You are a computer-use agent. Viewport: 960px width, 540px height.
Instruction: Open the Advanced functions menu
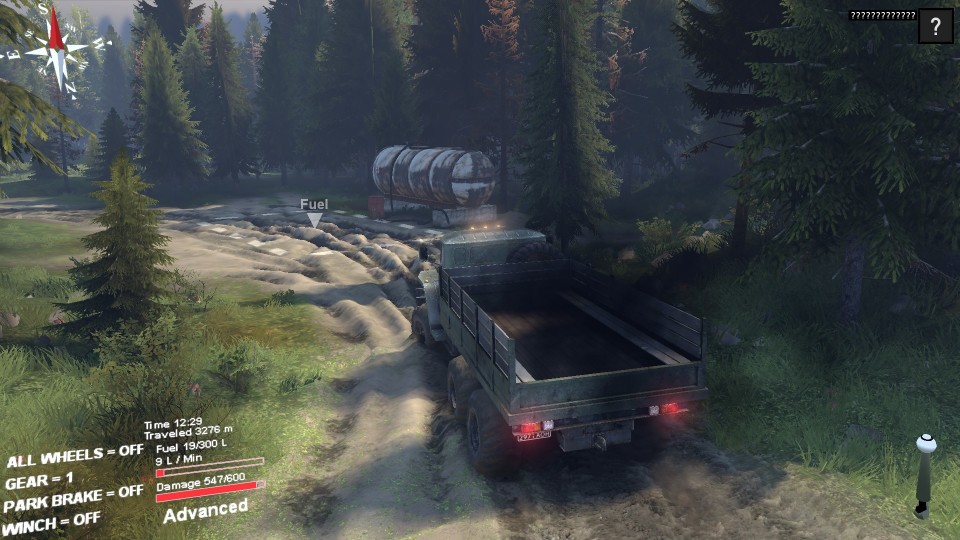coord(205,510)
